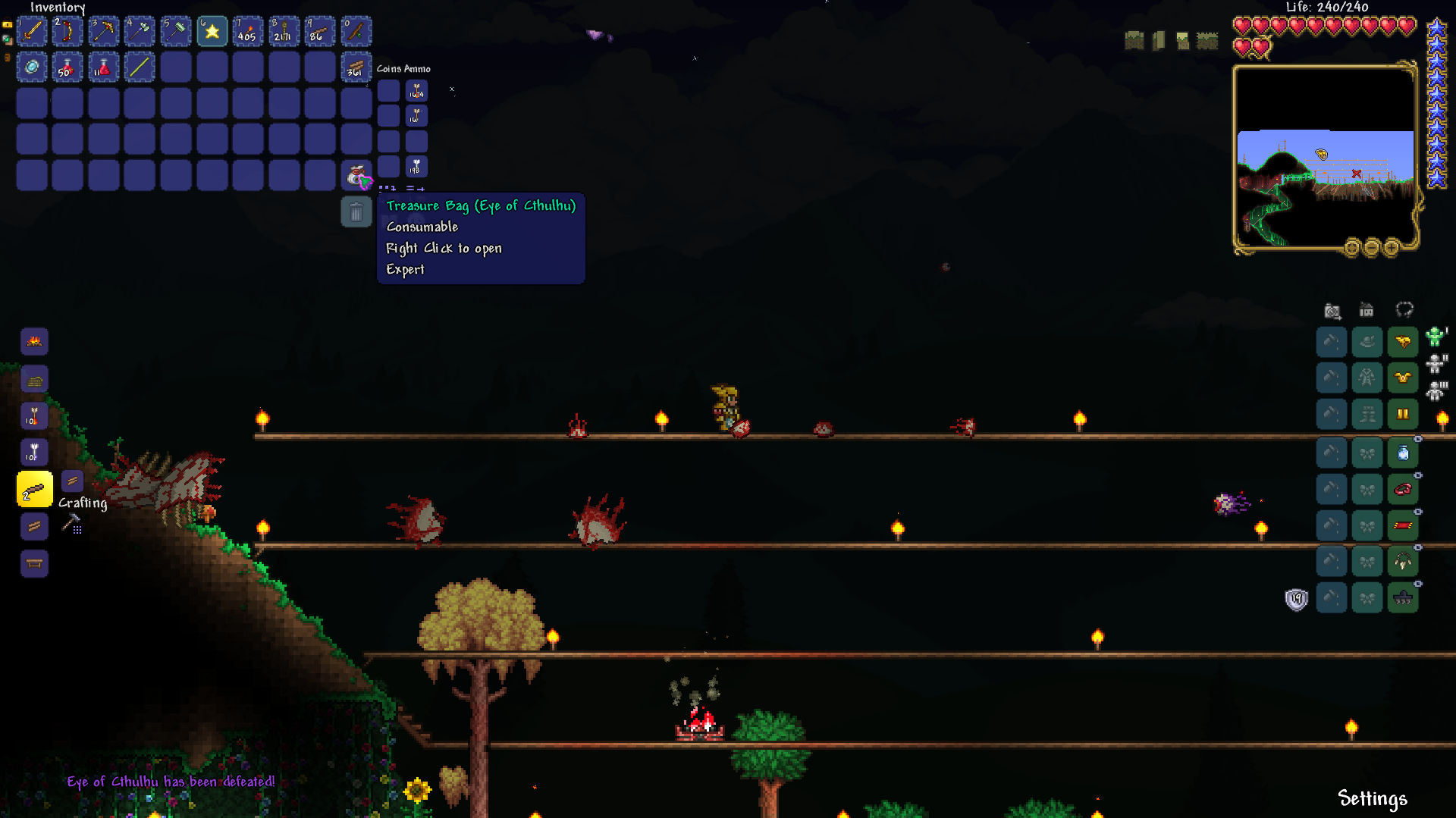Click the minimap

pyautogui.click(x=1325, y=159)
